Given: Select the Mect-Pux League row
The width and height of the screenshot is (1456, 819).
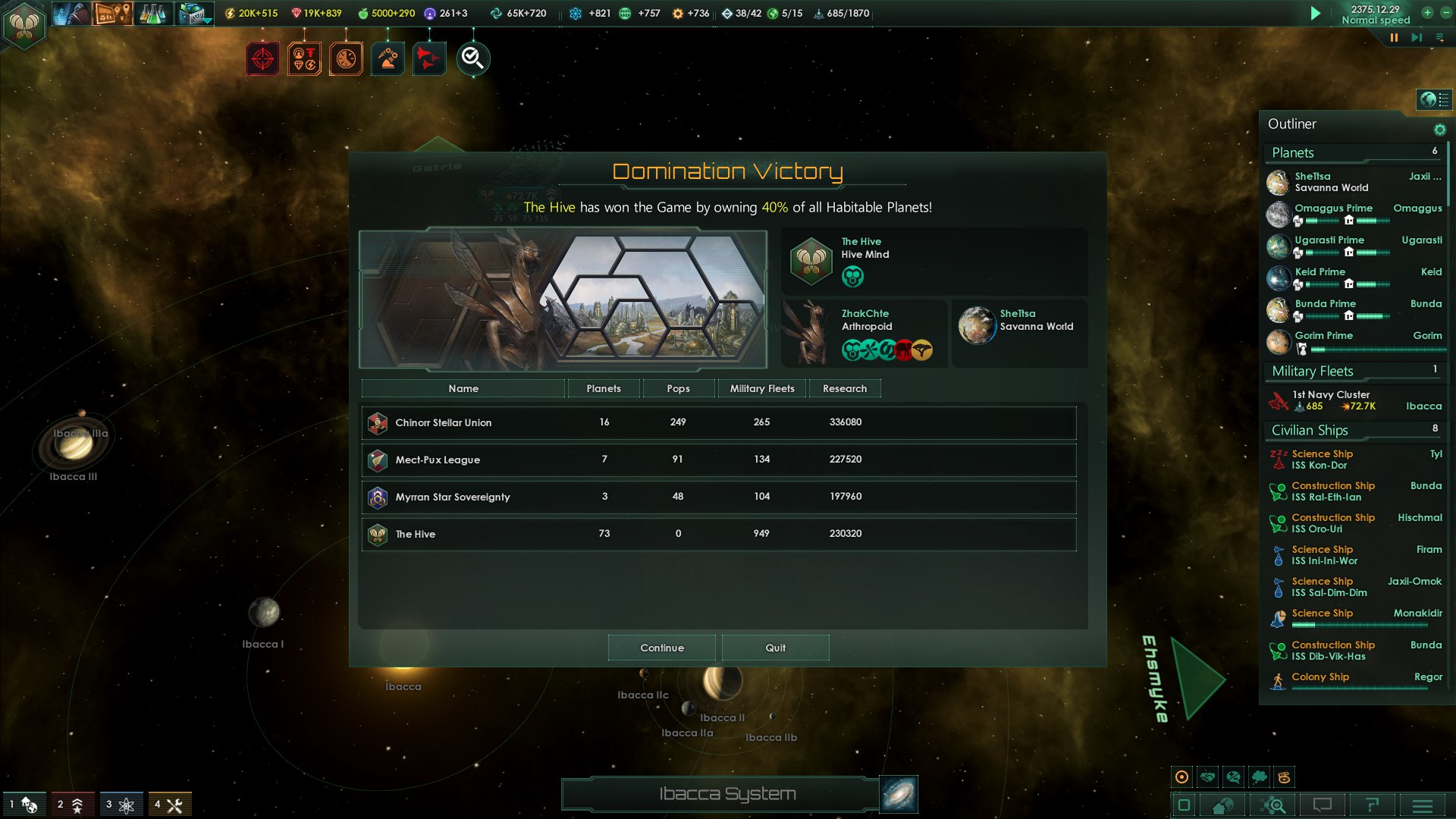Looking at the screenshot, I should pyautogui.click(x=718, y=460).
